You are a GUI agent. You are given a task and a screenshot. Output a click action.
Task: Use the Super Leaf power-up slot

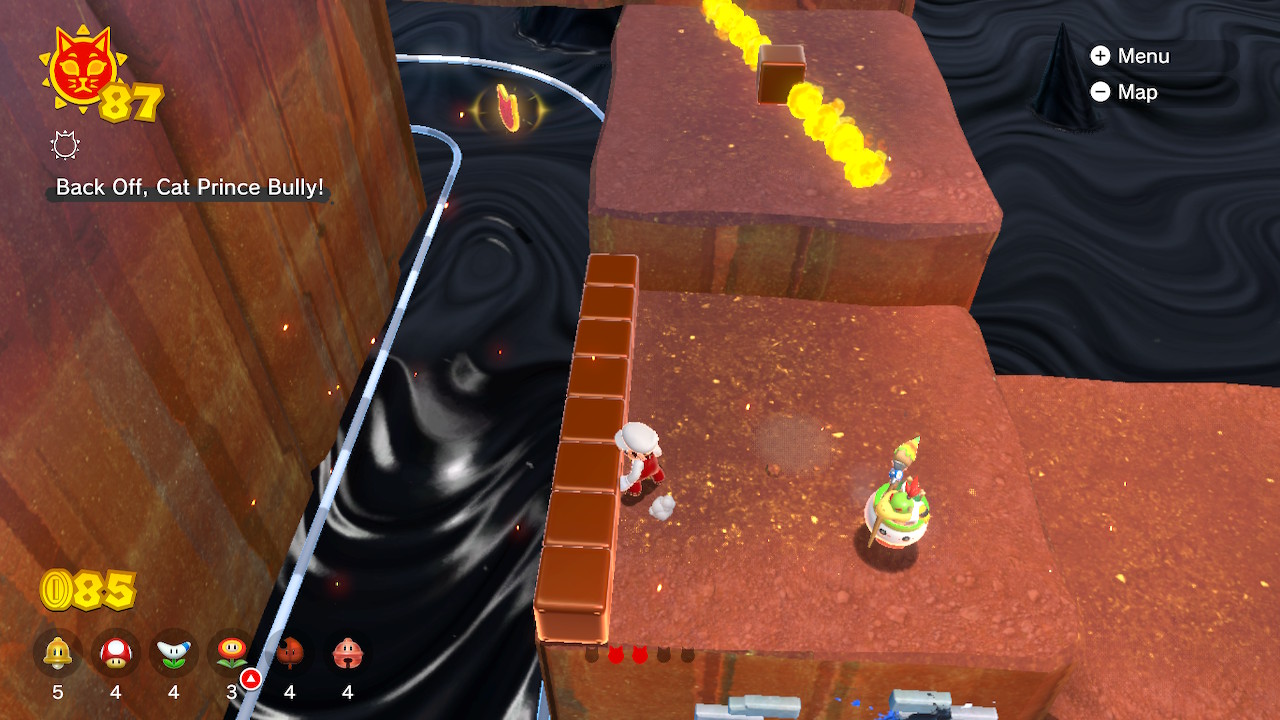[x=290, y=655]
